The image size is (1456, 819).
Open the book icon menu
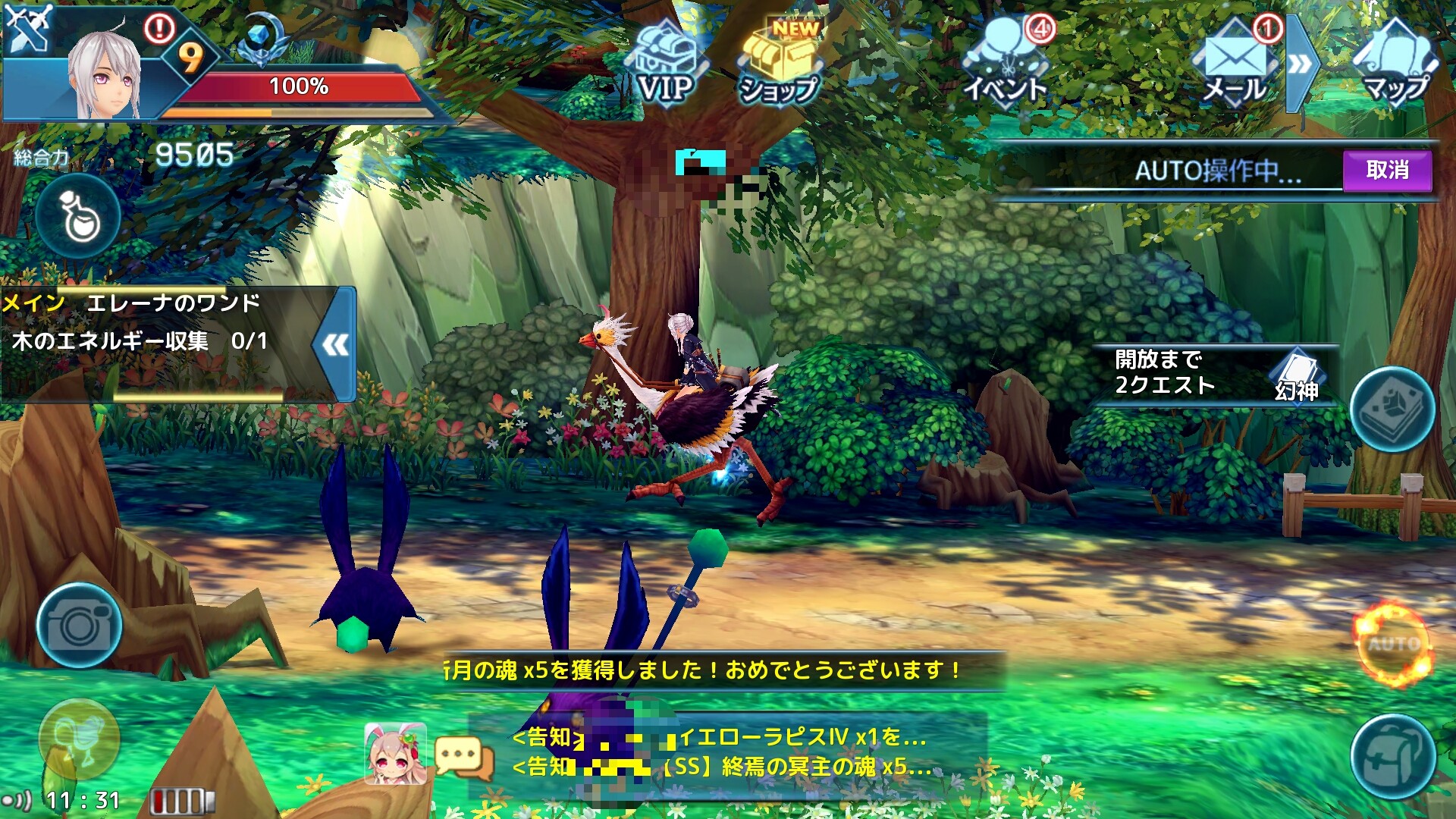tap(1392, 409)
